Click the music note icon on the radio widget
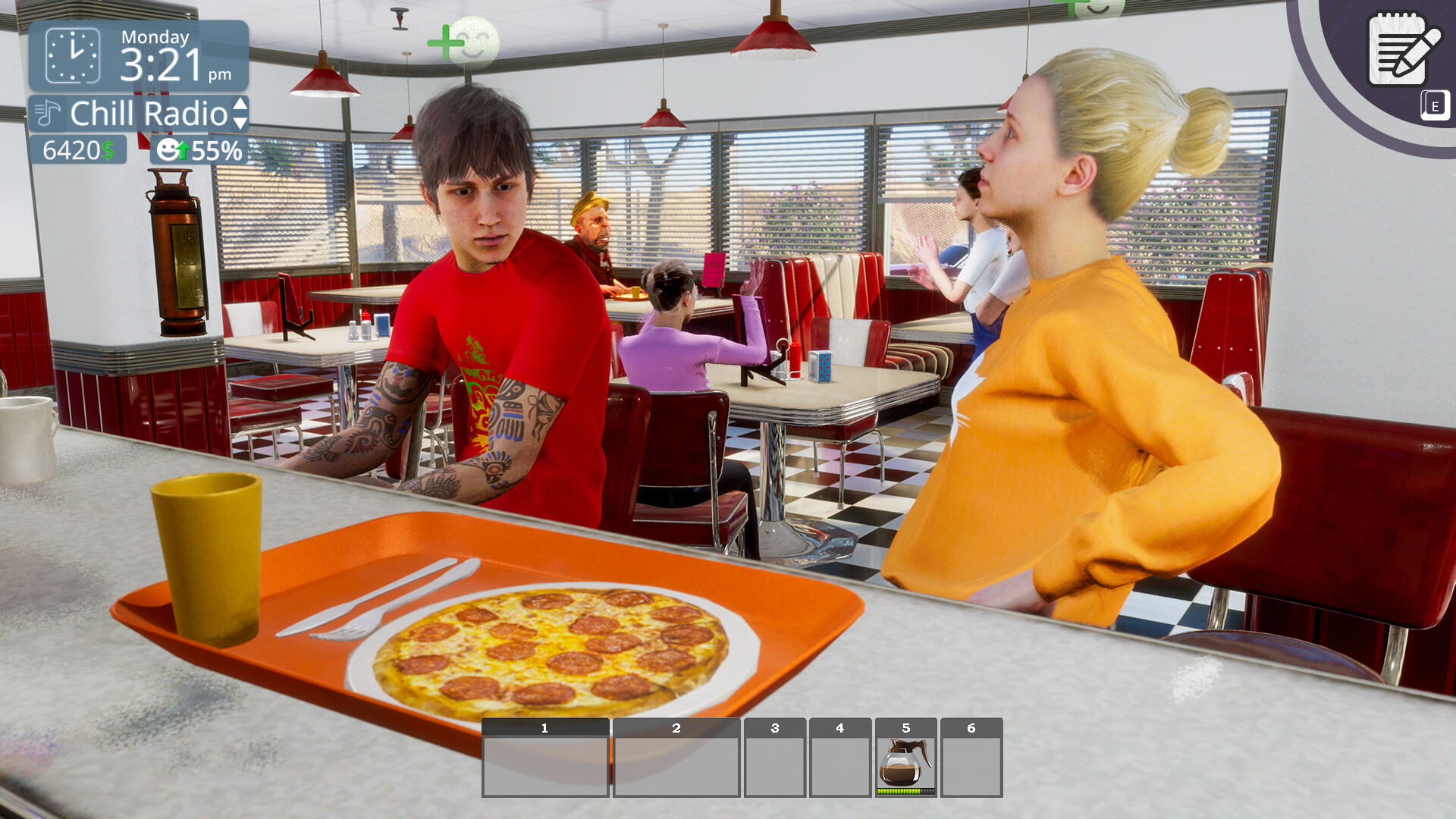 [x=47, y=114]
